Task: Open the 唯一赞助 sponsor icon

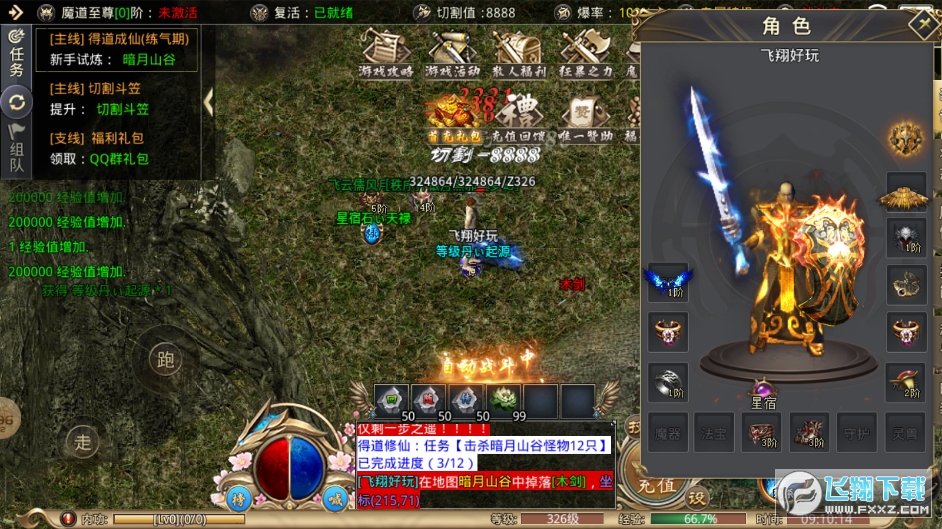Action: point(585,117)
